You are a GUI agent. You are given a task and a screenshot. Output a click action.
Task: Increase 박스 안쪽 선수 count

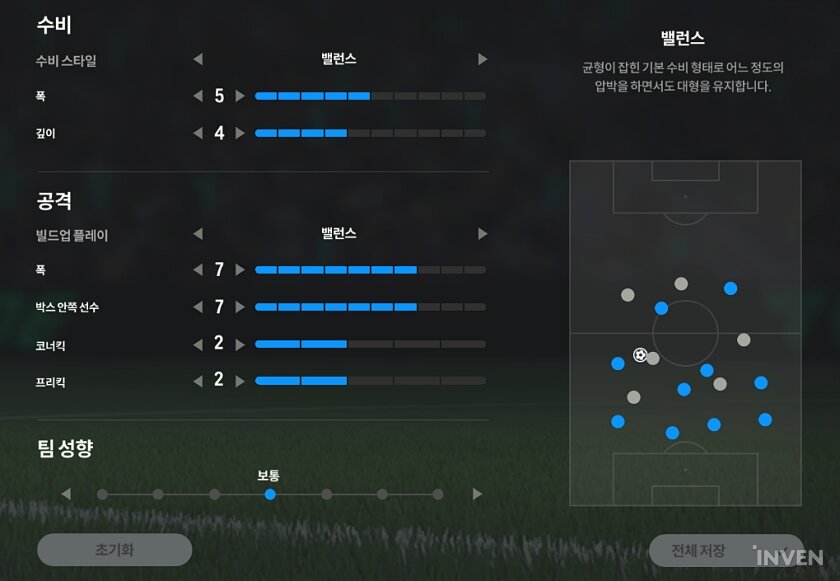[240, 307]
